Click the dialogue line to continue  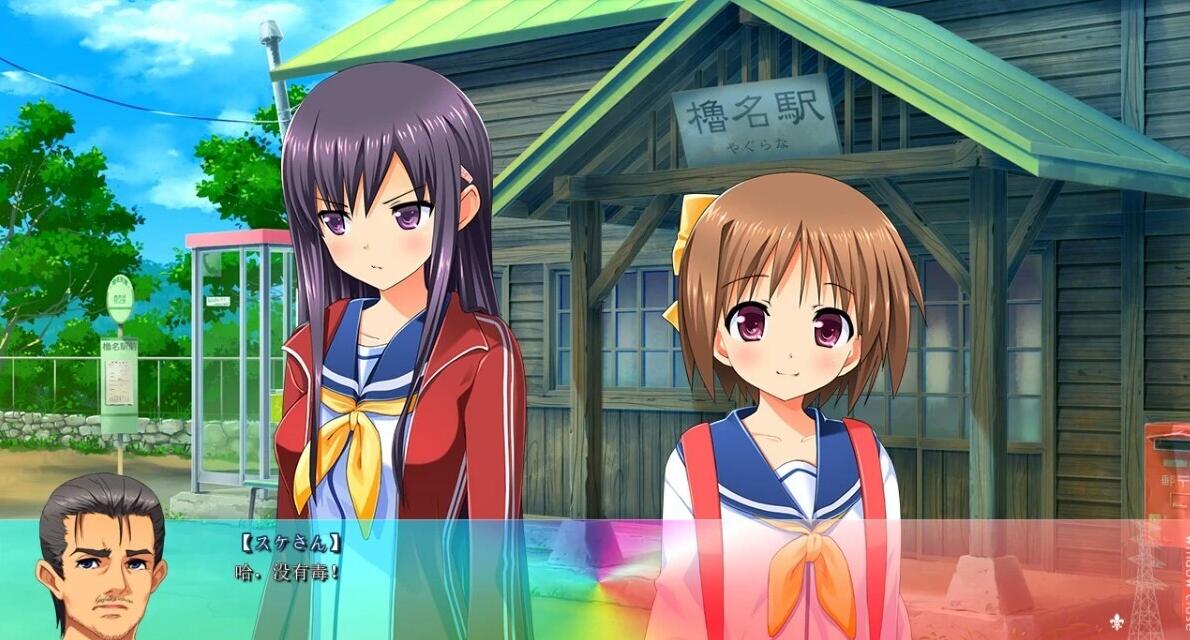tap(288, 572)
